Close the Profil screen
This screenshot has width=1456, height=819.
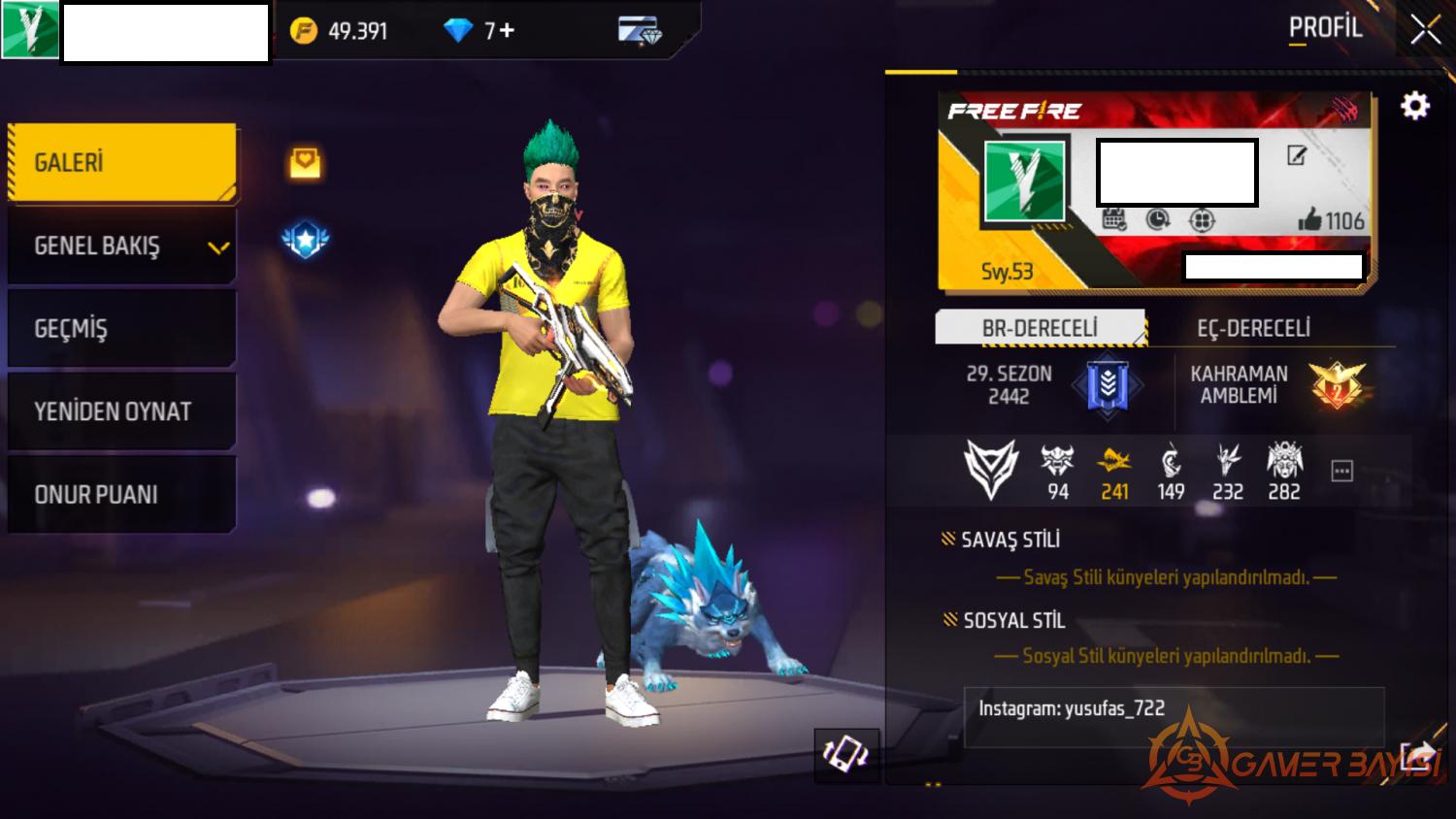click(1425, 31)
